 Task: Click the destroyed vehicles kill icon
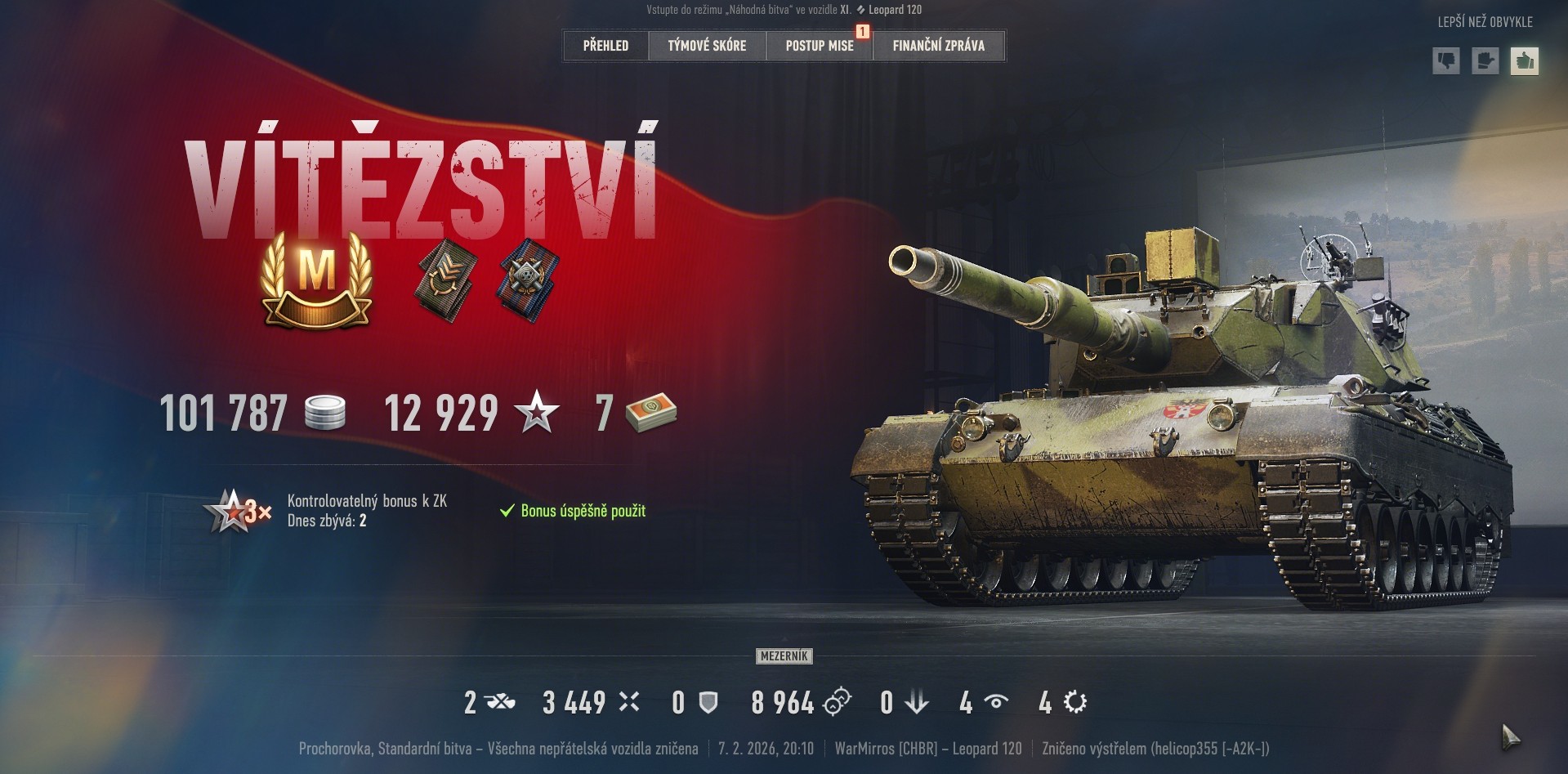[x=499, y=702]
